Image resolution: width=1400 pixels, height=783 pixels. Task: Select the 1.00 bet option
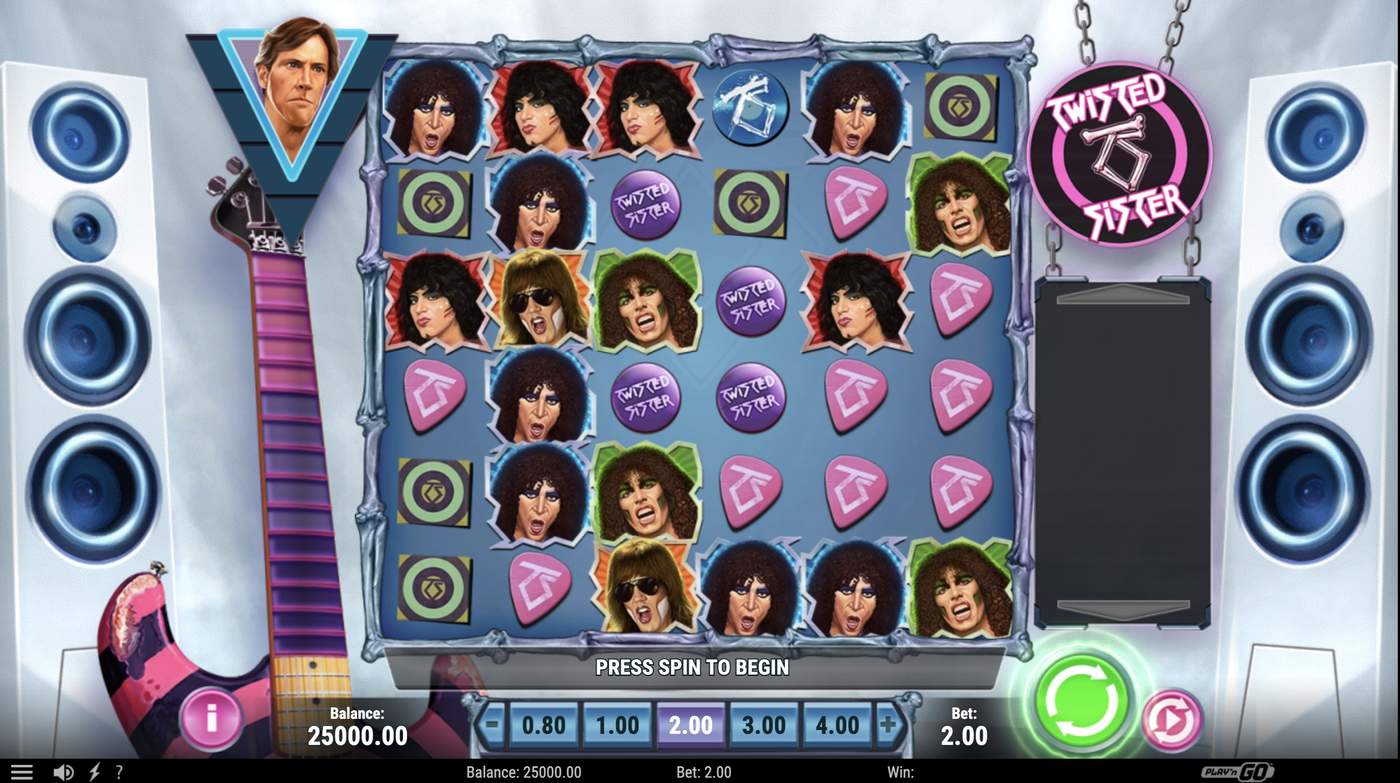click(x=618, y=722)
